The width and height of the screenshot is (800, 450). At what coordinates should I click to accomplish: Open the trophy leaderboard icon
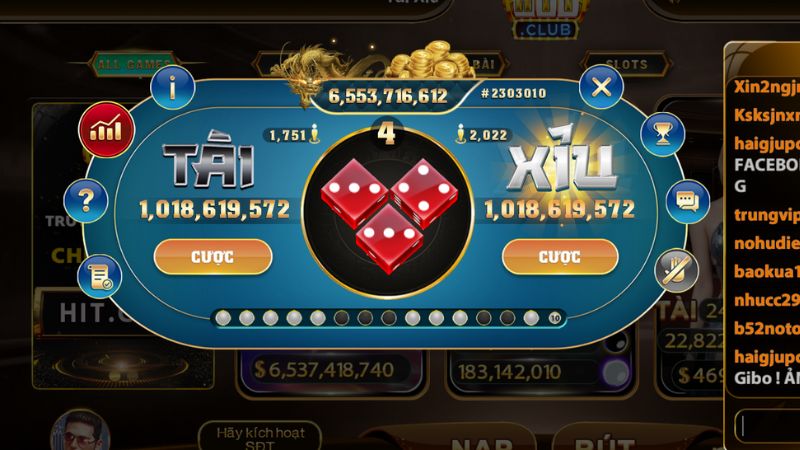[x=660, y=130]
